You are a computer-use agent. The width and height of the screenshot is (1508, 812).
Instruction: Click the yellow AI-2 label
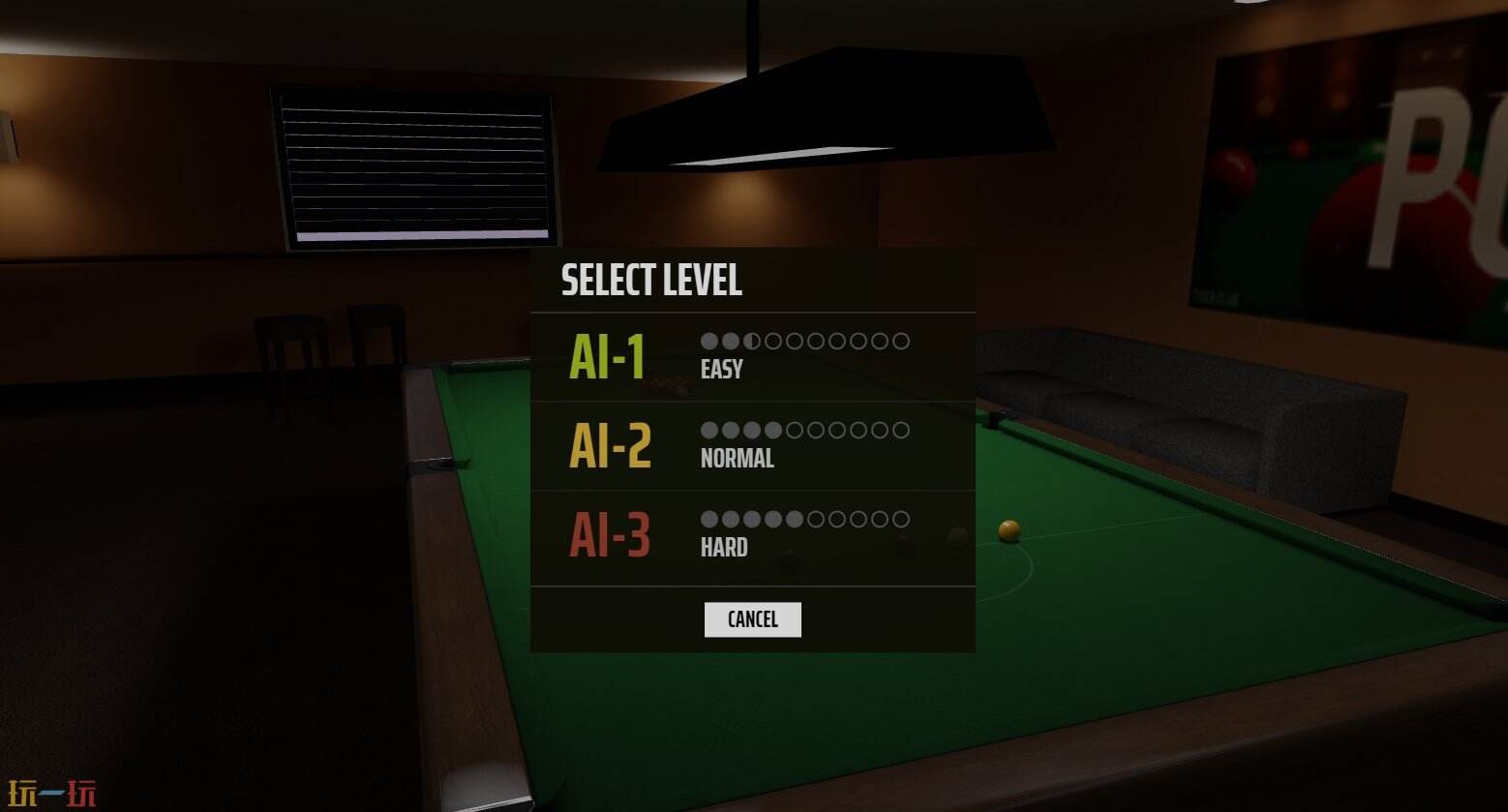(608, 444)
